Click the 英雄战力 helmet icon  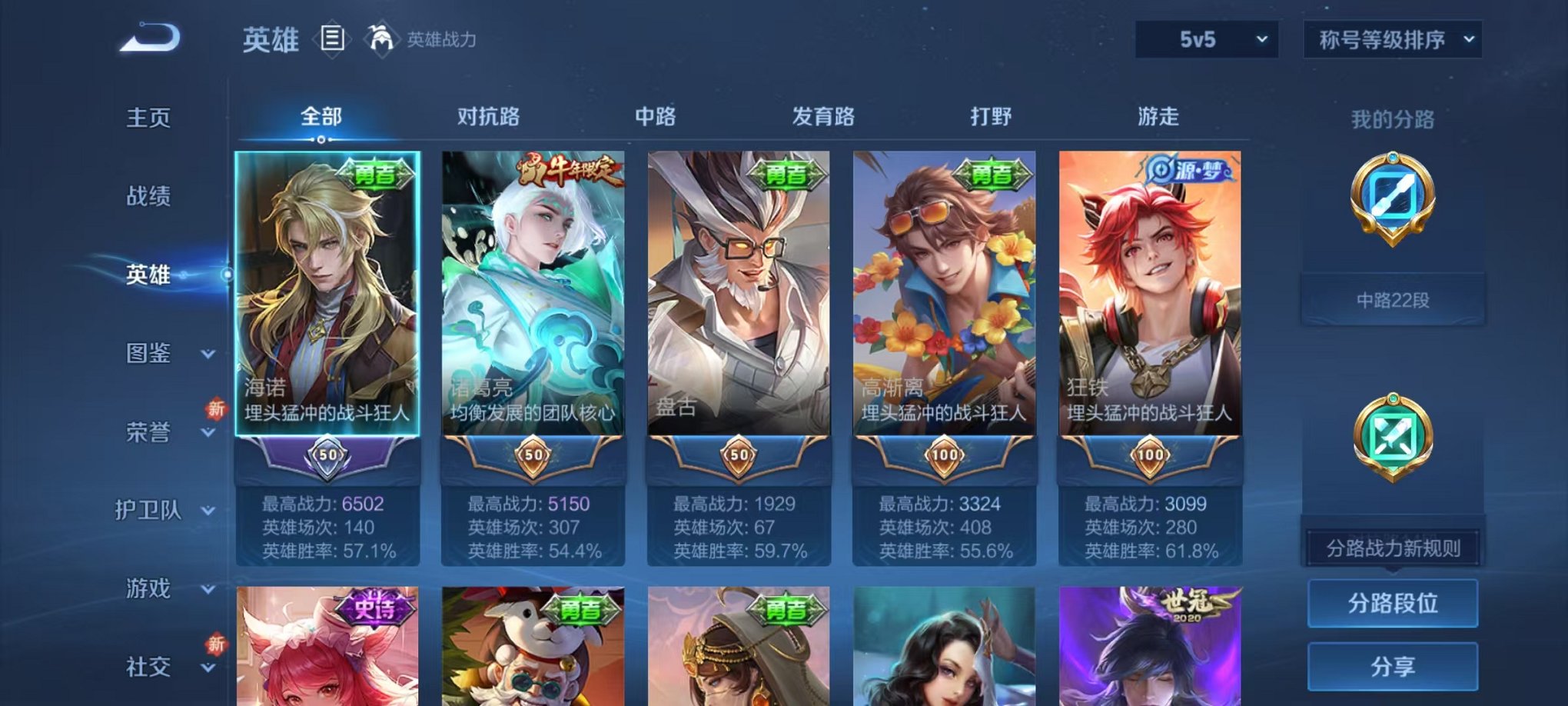click(381, 36)
